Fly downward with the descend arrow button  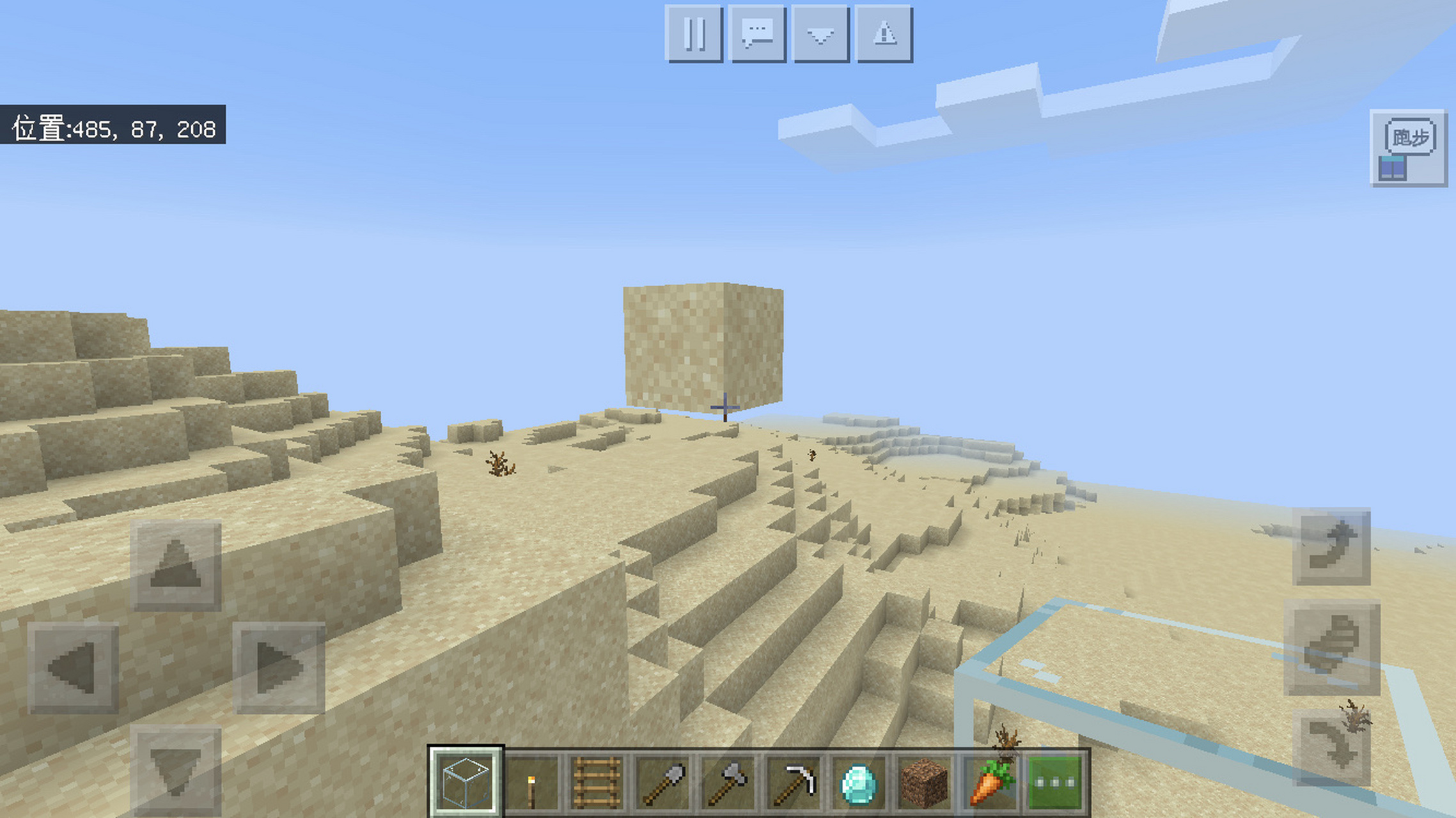[1331, 748]
